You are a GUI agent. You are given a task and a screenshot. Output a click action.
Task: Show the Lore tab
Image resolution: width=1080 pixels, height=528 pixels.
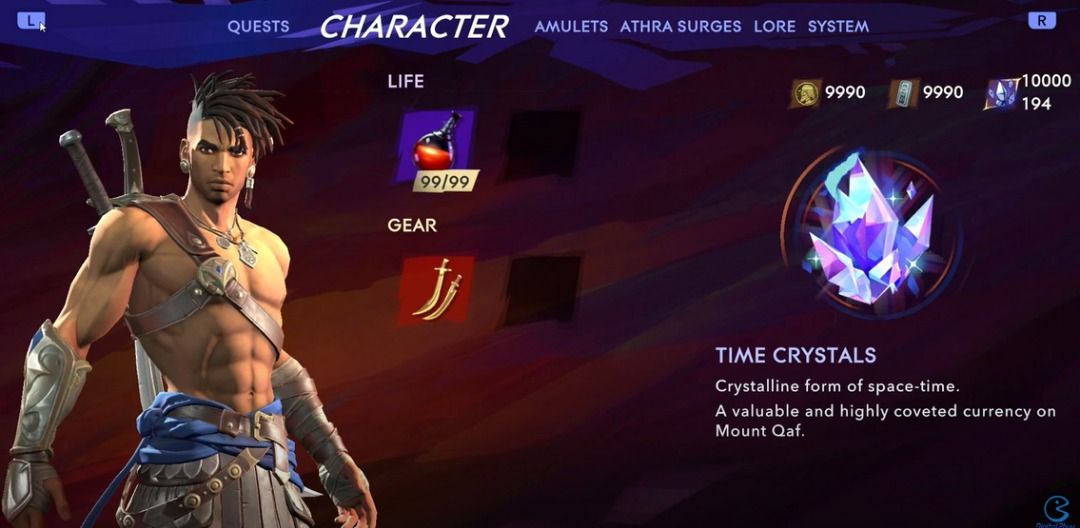pos(774,27)
